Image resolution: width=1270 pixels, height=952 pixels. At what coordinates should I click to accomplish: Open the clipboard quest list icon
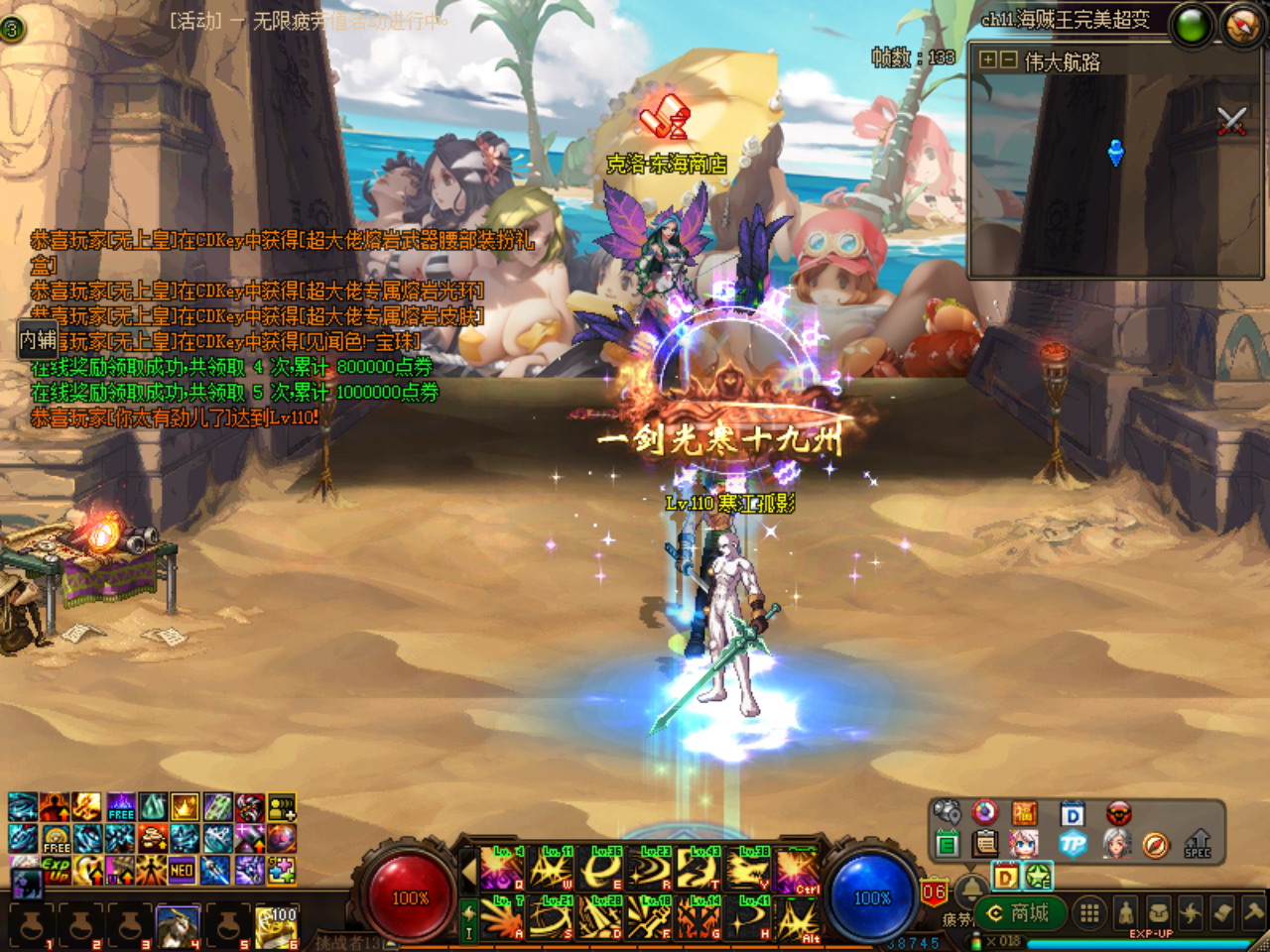pyautogui.click(x=984, y=842)
